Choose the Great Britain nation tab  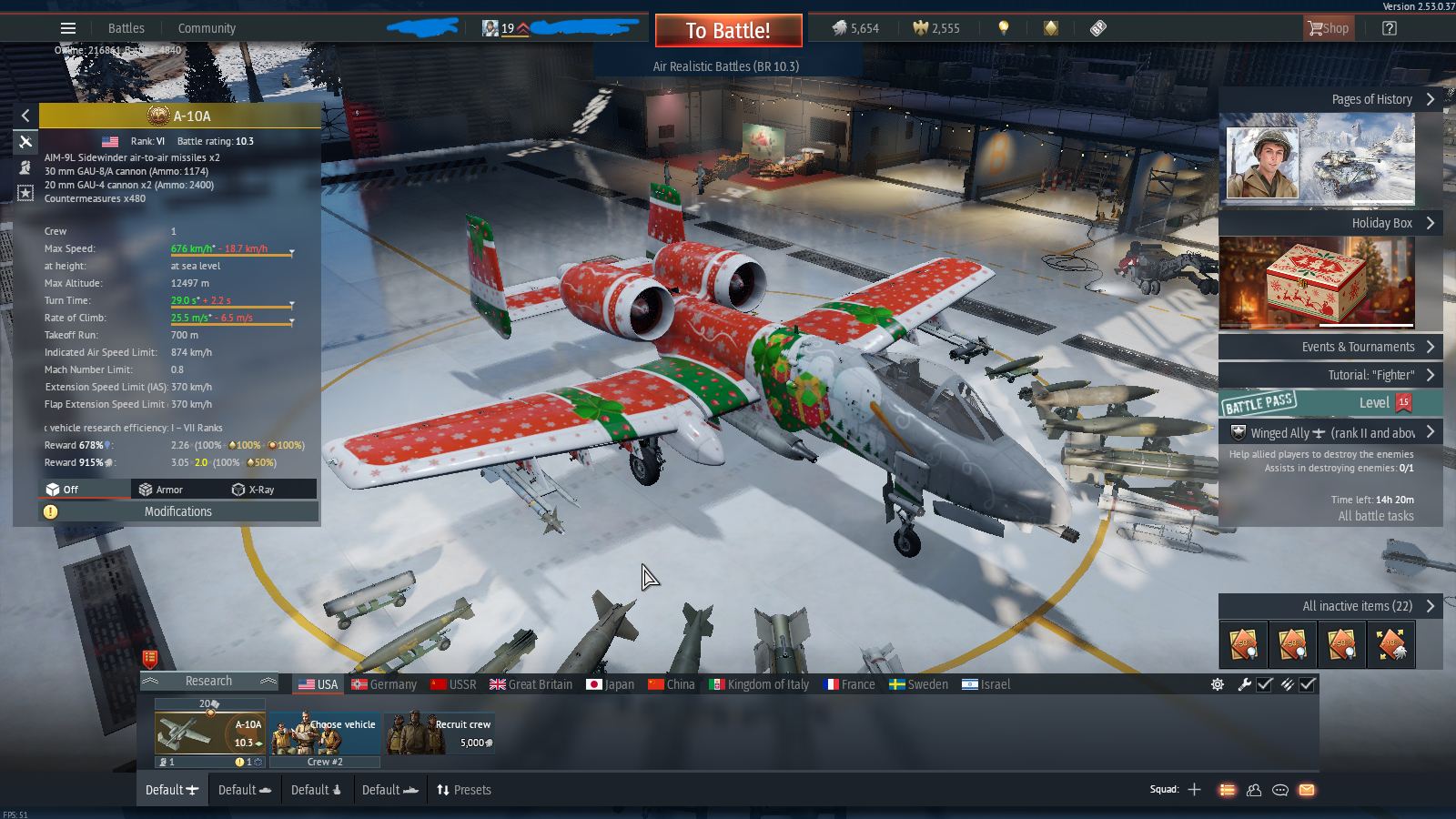(531, 684)
